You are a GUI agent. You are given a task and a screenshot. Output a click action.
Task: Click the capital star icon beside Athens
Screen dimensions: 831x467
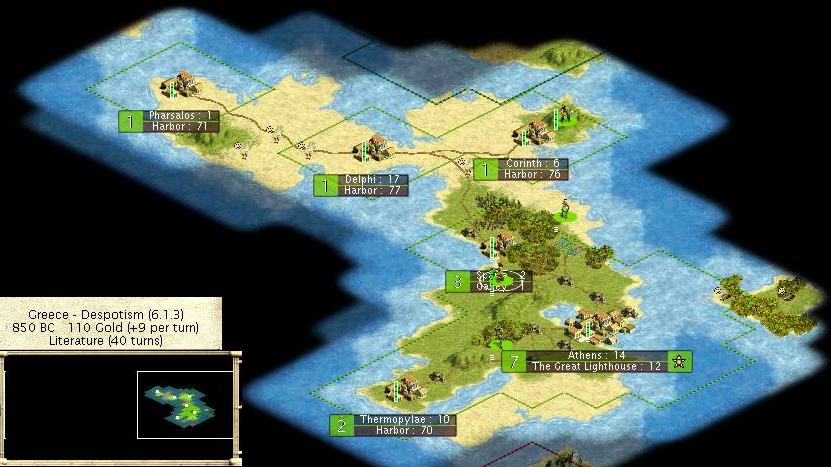[x=679, y=361]
